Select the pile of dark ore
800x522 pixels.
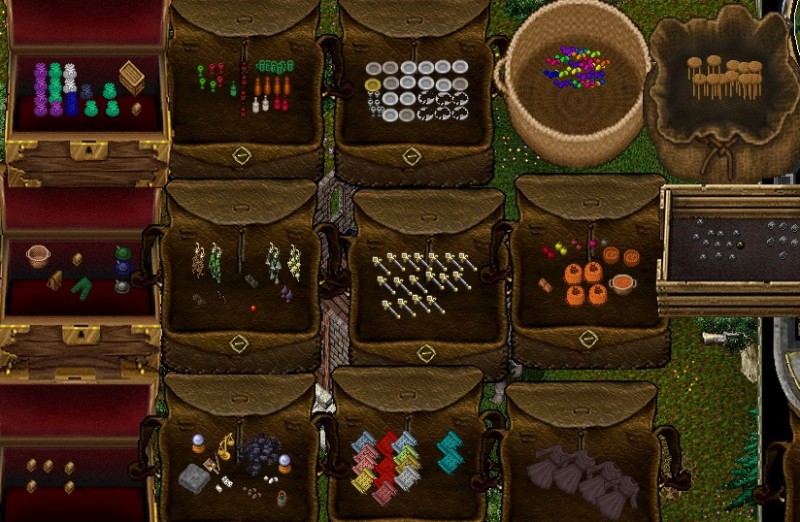(260, 452)
